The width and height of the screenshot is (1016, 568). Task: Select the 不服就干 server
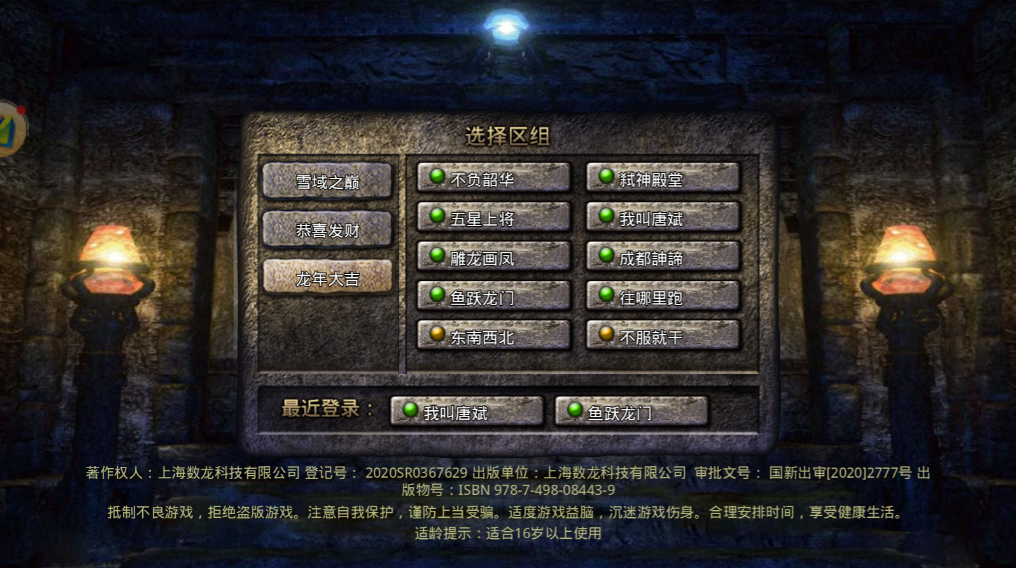(663, 336)
